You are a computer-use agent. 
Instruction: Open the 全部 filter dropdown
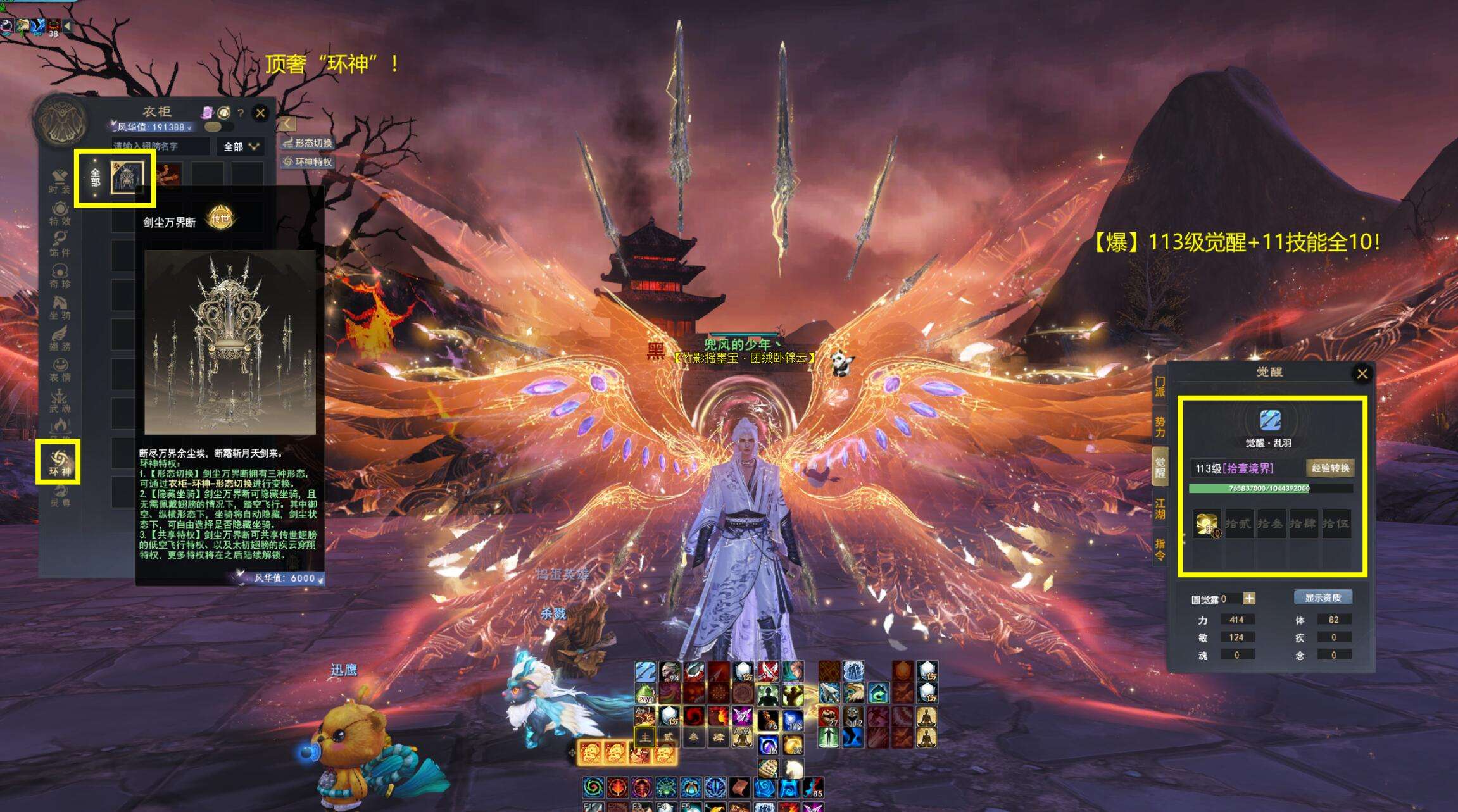[241, 146]
